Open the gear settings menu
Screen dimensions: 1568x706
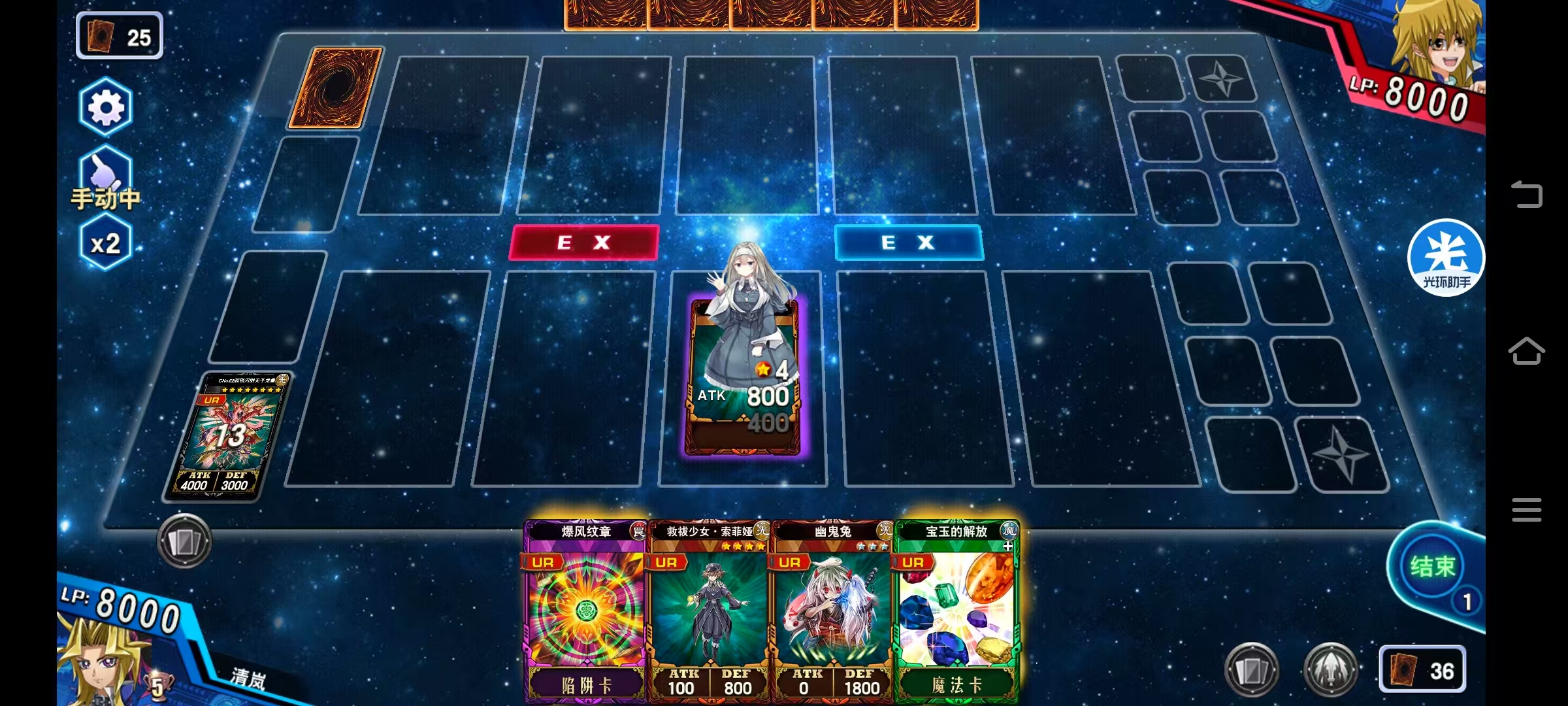tap(106, 107)
